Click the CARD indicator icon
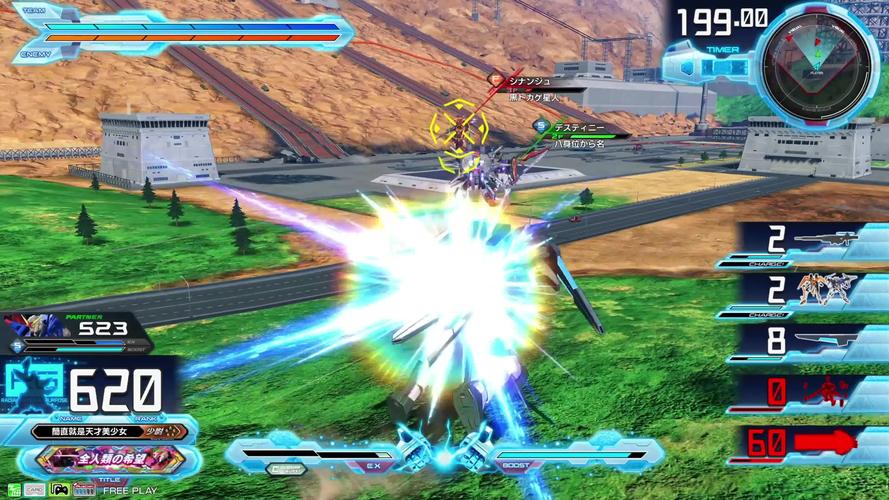 [x=35, y=490]
